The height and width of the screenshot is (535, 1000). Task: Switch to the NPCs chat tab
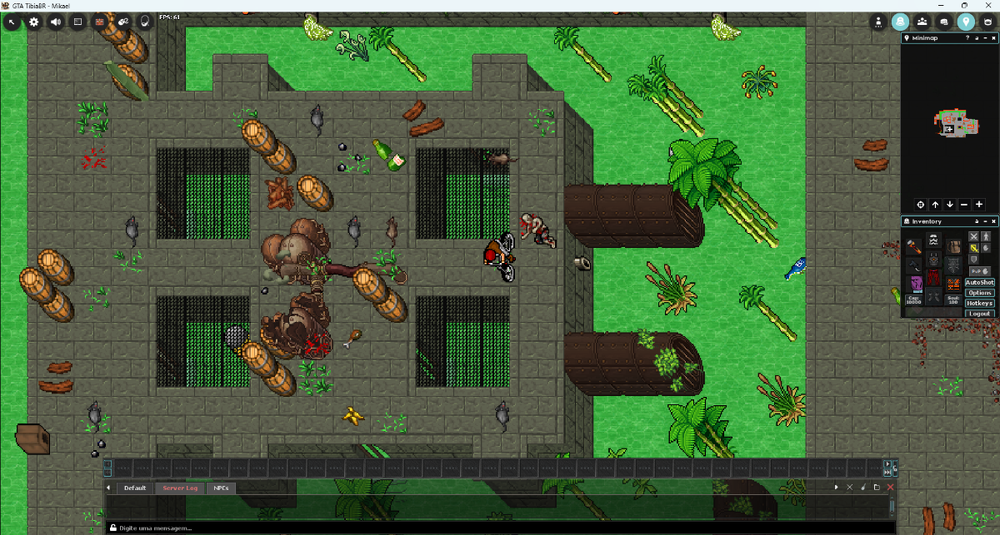coord(221,488)
